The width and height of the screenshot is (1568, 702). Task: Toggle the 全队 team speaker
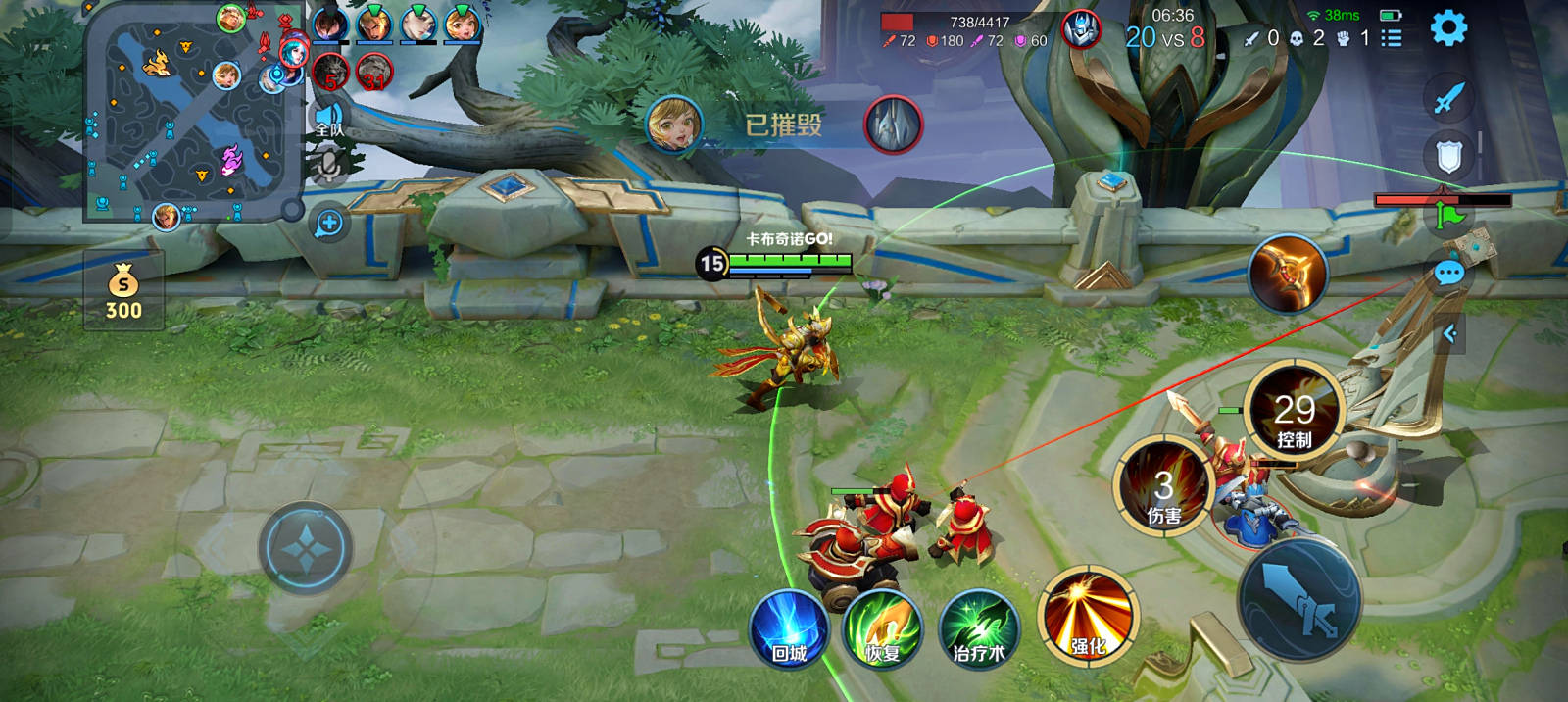click(x=328, y=120)
